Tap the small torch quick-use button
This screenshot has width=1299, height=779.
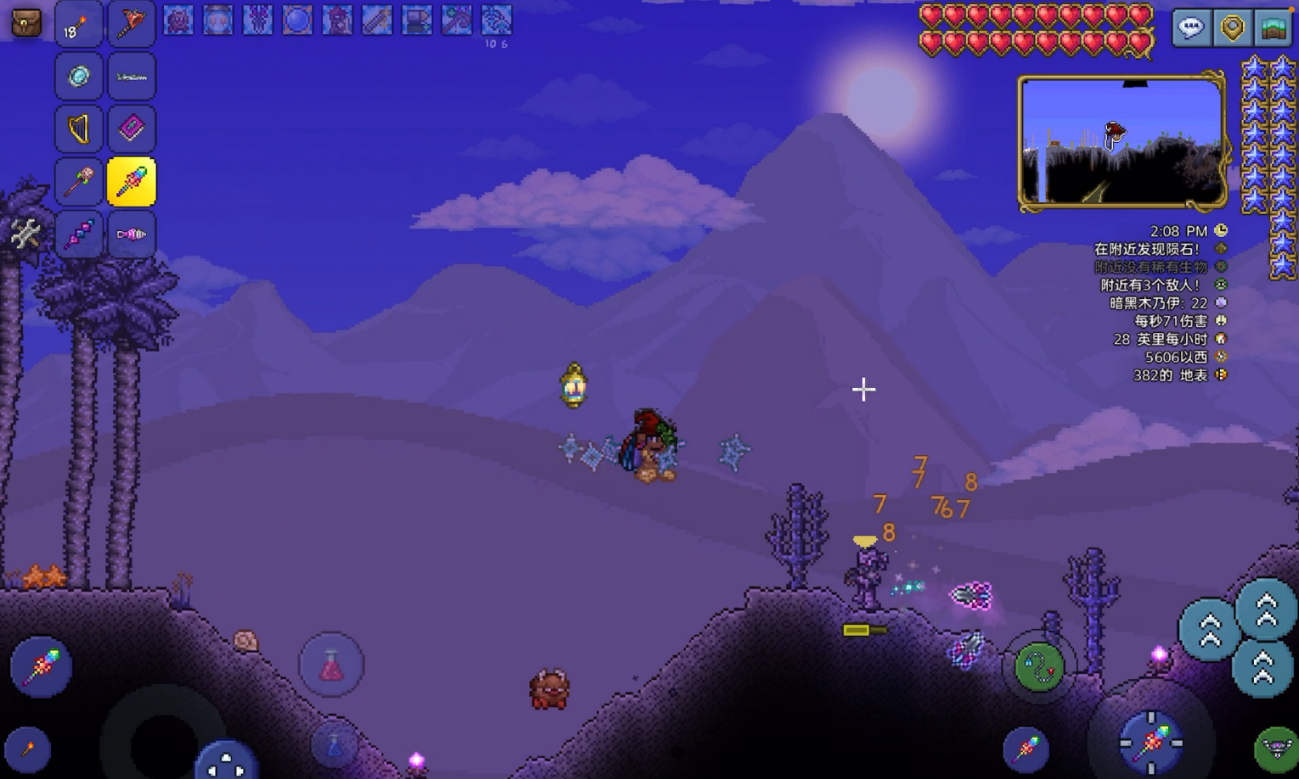click(x=27, y=748)
